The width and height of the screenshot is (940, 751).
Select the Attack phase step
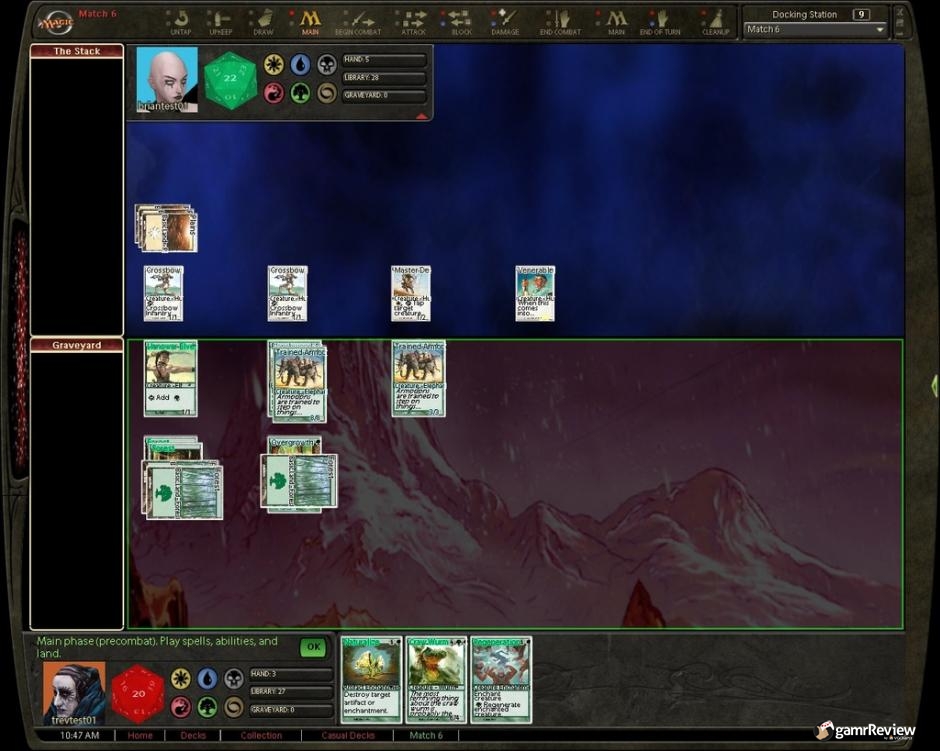click(x=413, y=22)
